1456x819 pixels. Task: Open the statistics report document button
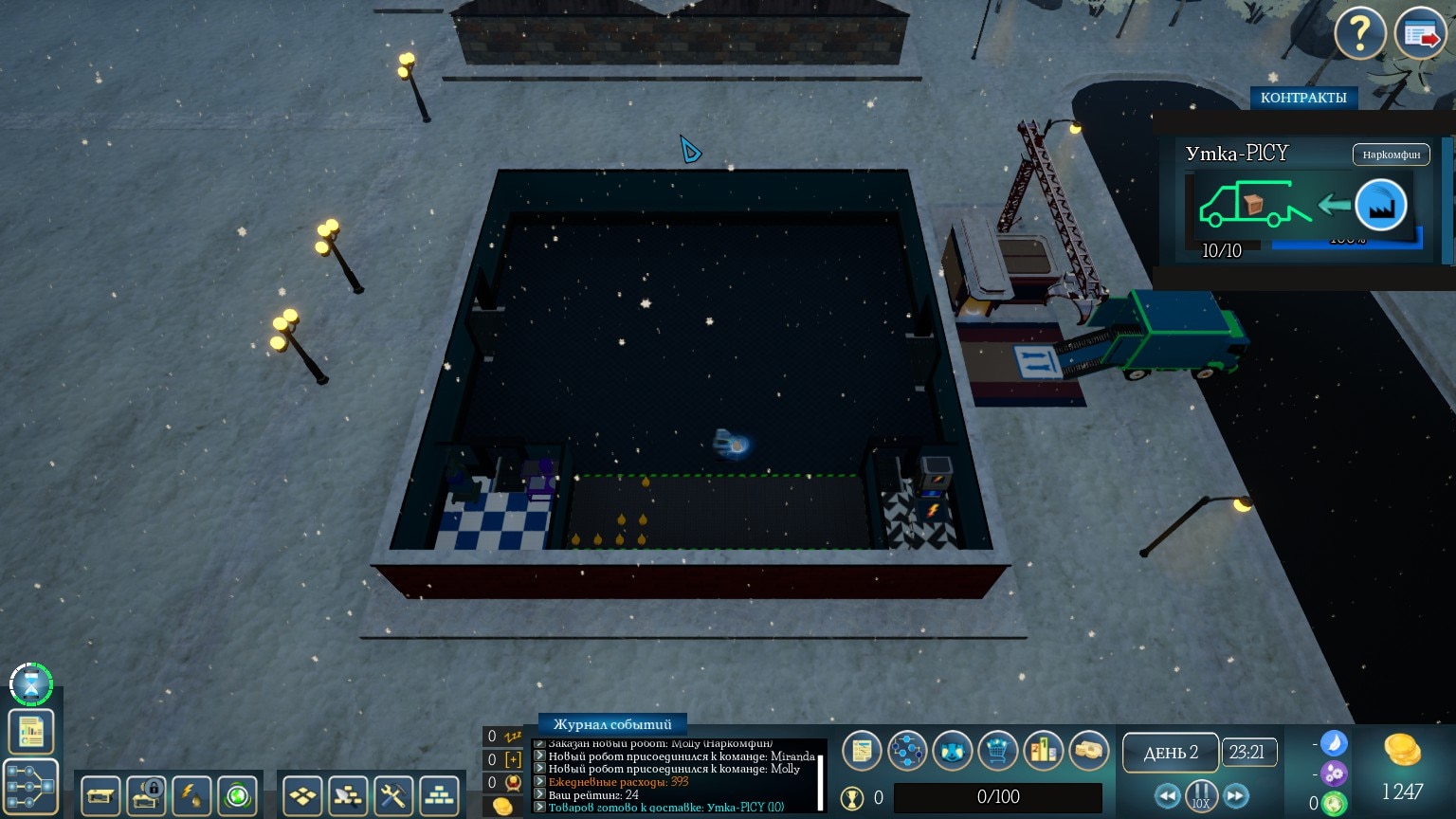(x=31, y=731)
